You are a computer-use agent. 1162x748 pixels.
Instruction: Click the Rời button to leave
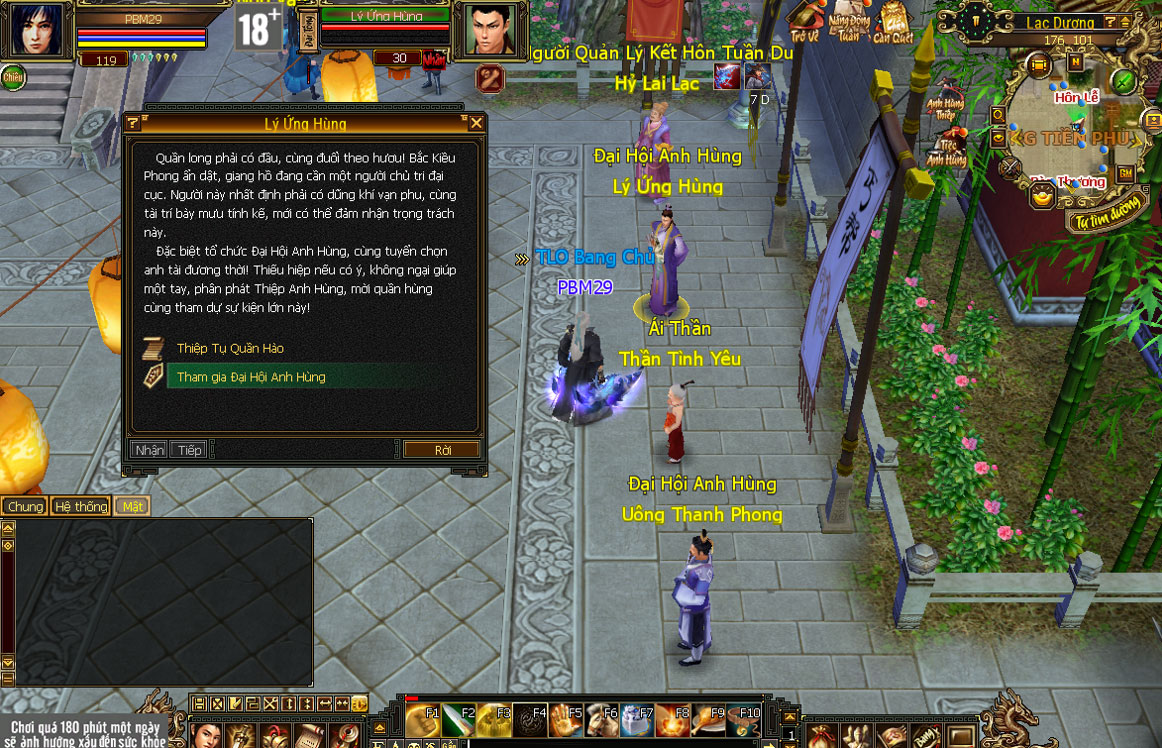[x=442, y=450]
